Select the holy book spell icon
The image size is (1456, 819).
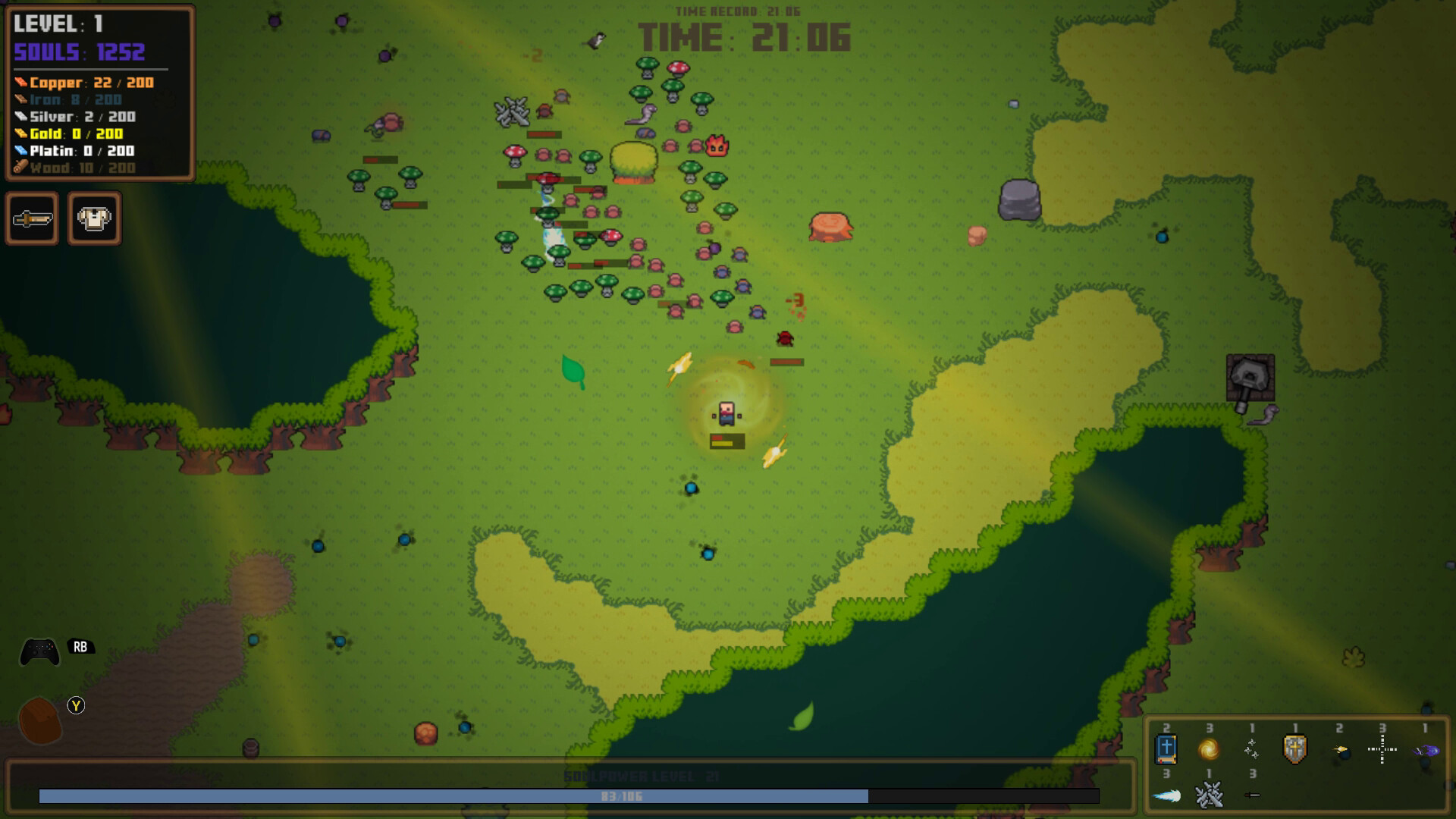[1166, 749]
